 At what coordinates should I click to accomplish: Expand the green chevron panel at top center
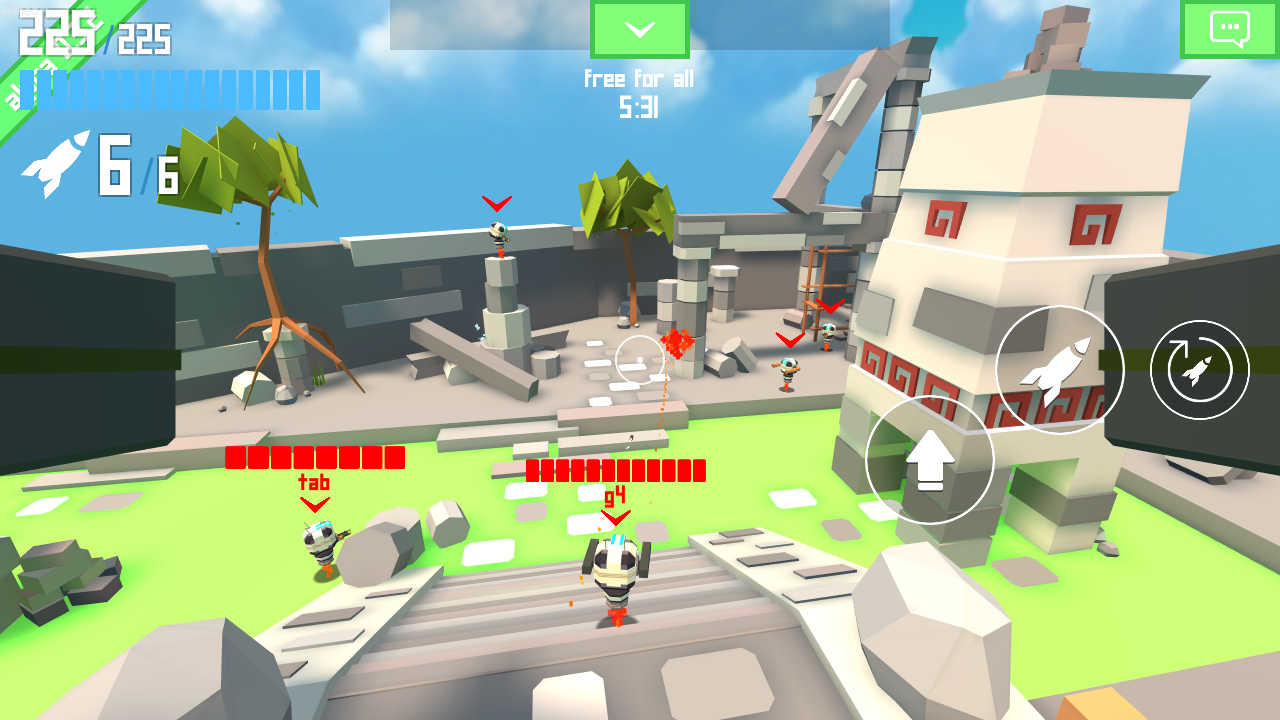click(639, 29)
